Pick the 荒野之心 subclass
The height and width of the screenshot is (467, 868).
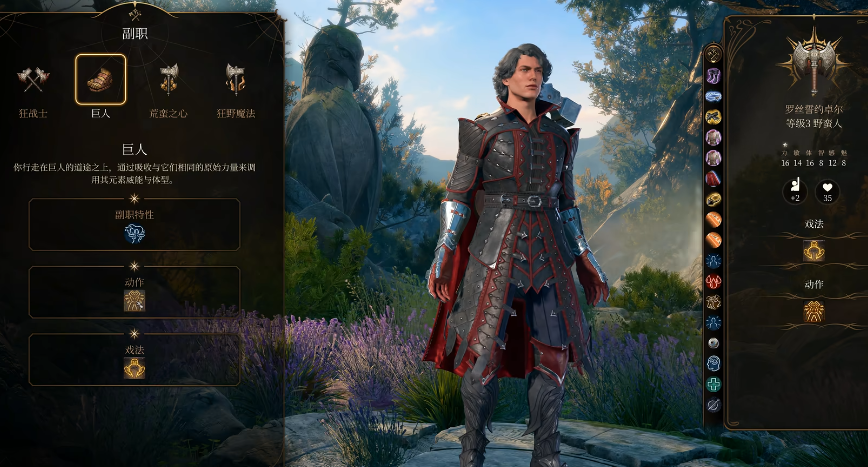(168, 79)
